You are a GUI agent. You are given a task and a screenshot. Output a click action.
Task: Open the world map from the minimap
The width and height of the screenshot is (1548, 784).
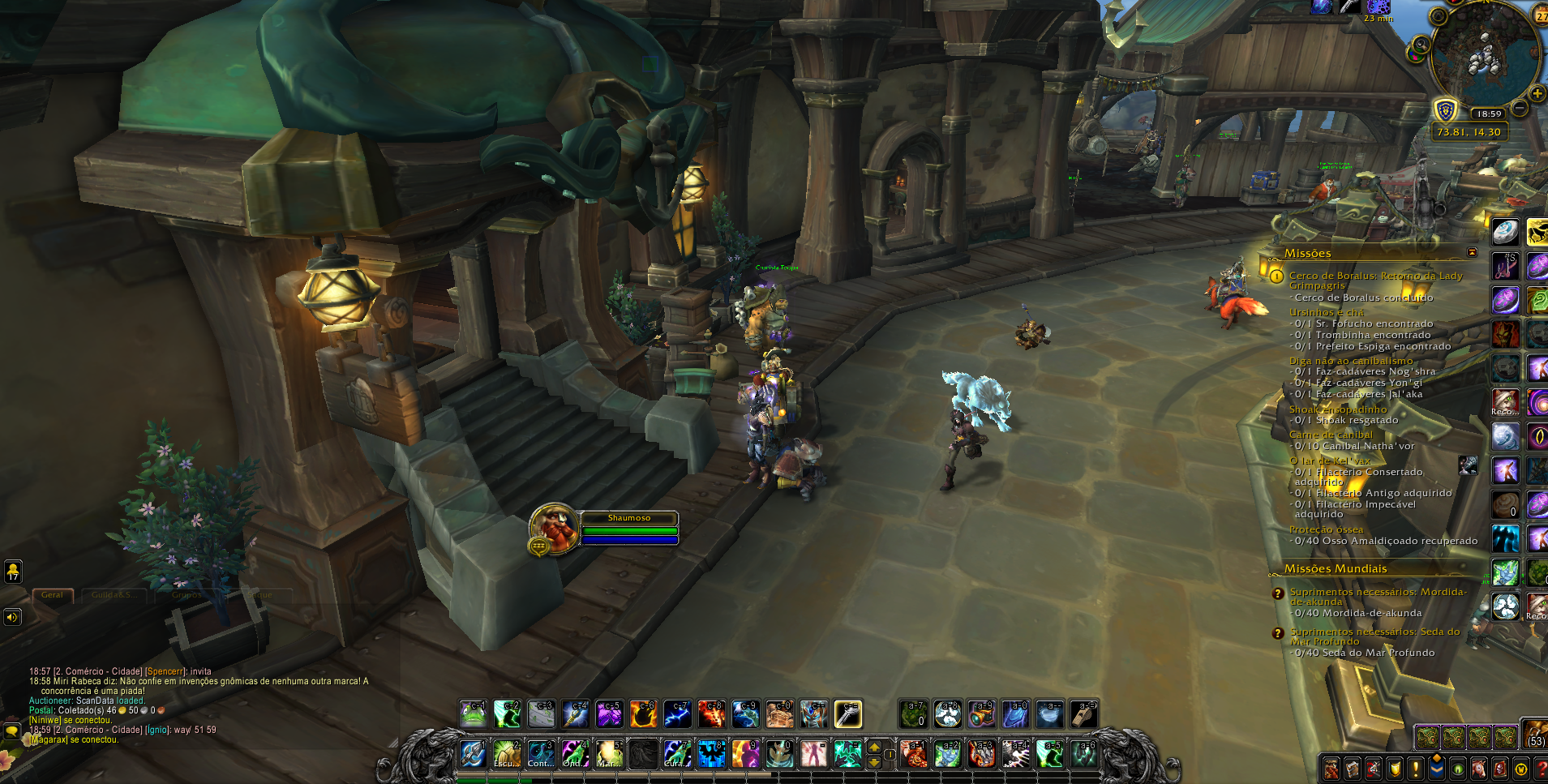click(x=1439, y=15)
